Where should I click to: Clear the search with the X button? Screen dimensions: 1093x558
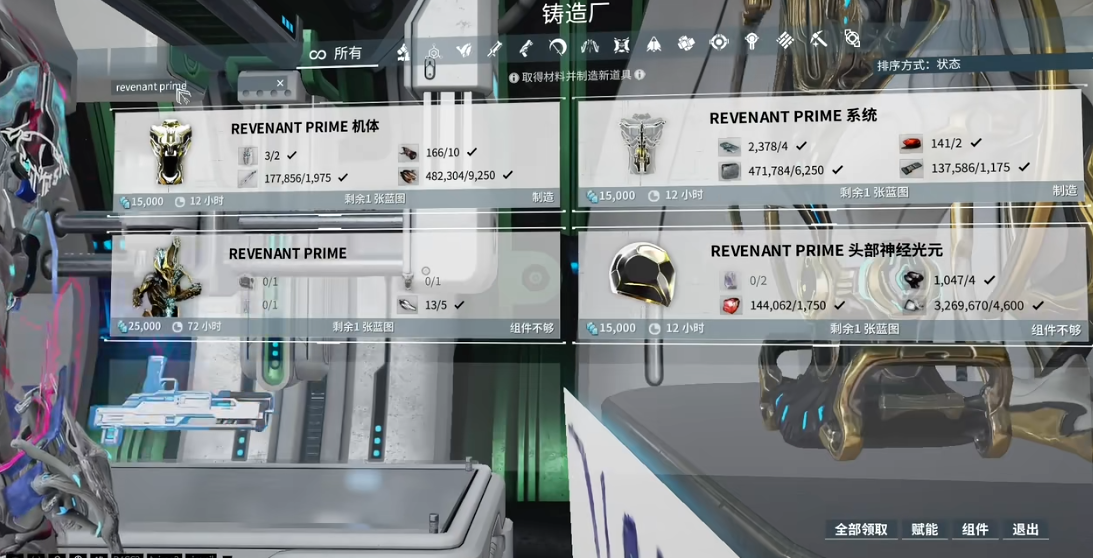280,84
